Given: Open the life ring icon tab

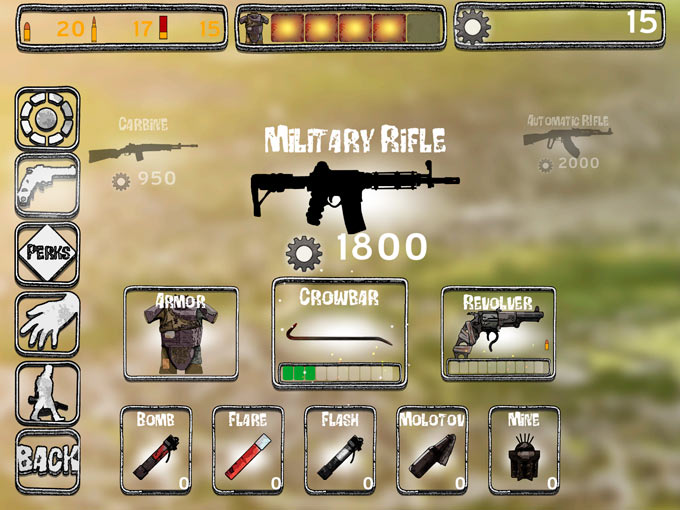Looking at the screenshot, I should tap(47, 118).
